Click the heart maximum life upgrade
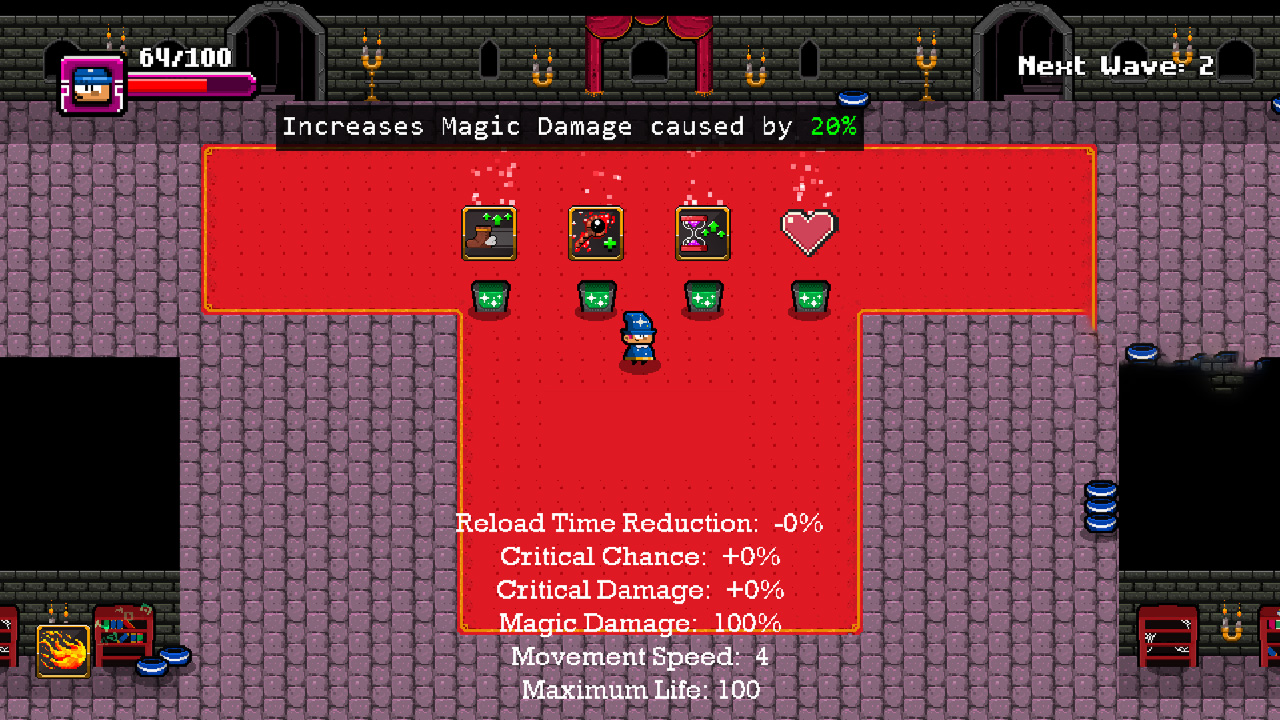 809,232
